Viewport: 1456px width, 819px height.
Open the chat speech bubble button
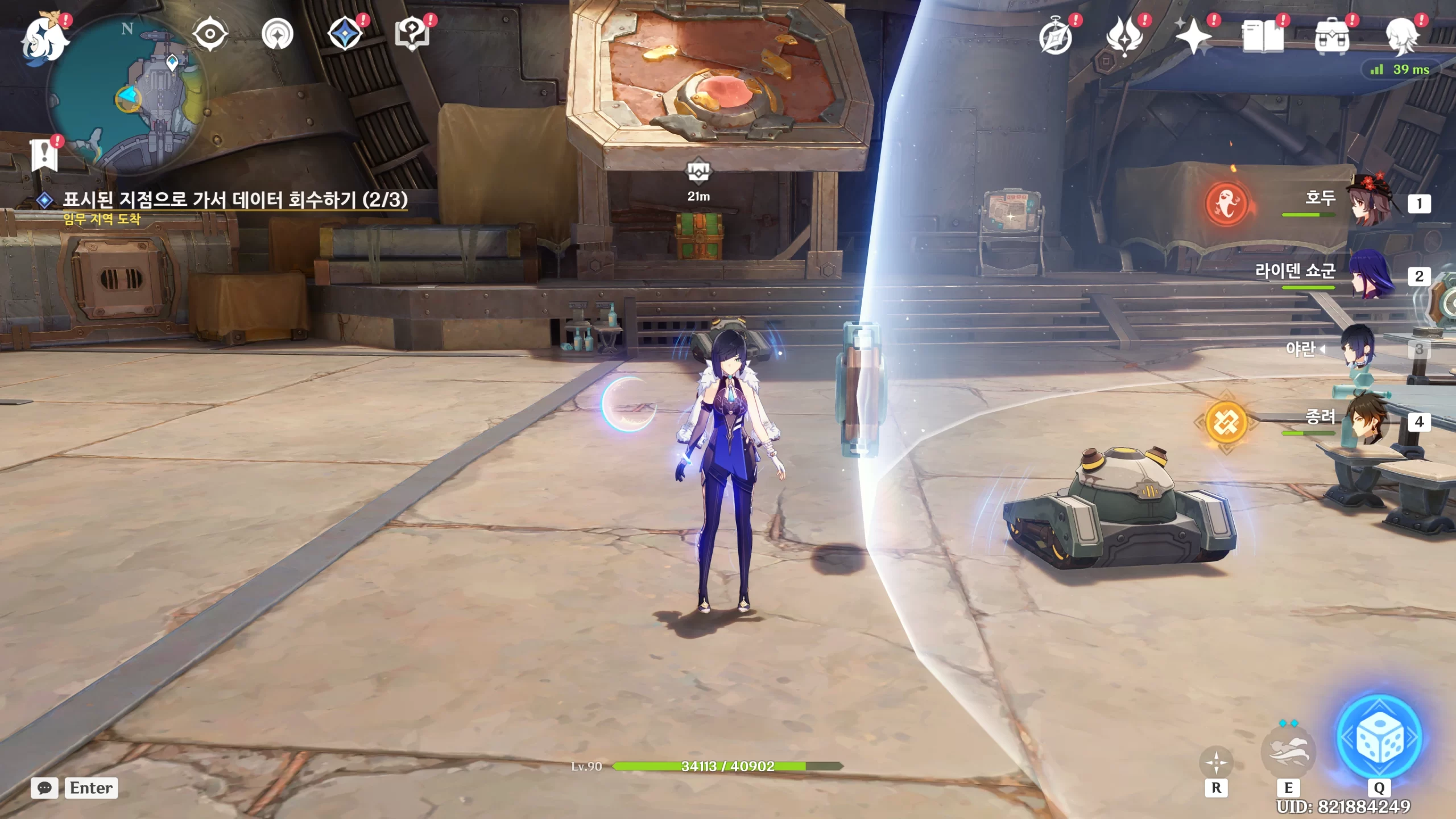(44, 788)
